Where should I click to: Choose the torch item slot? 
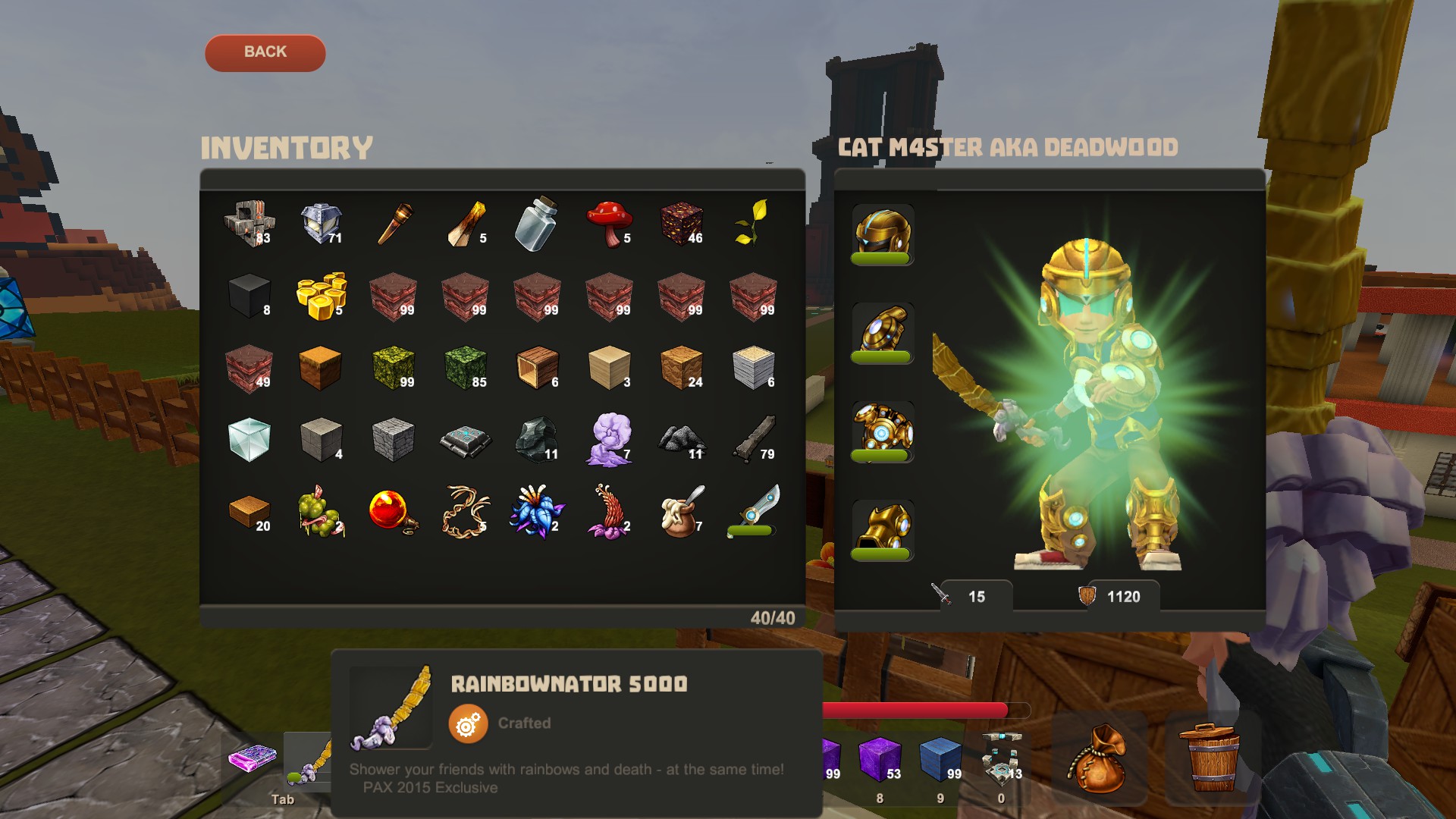394,223
